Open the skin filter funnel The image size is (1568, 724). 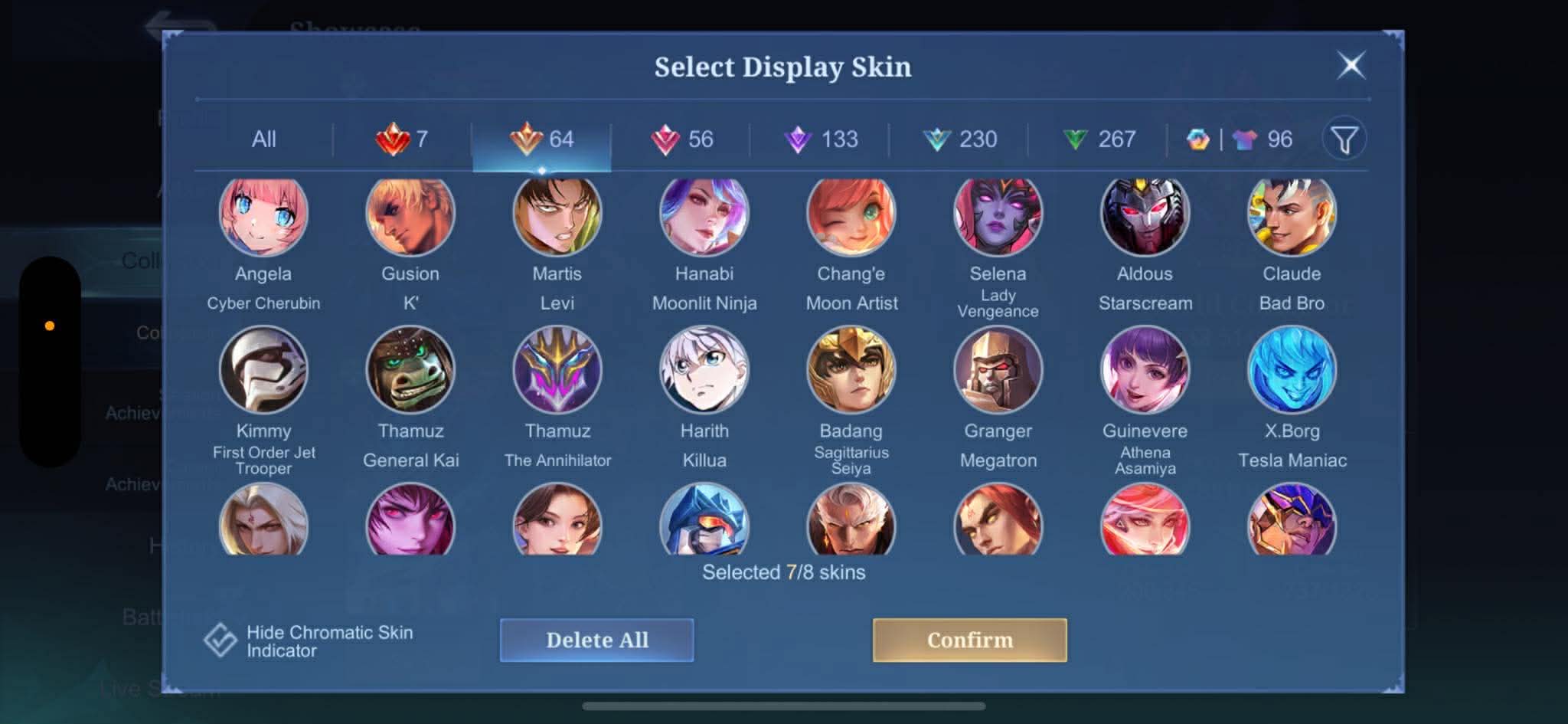[1344, 139]
